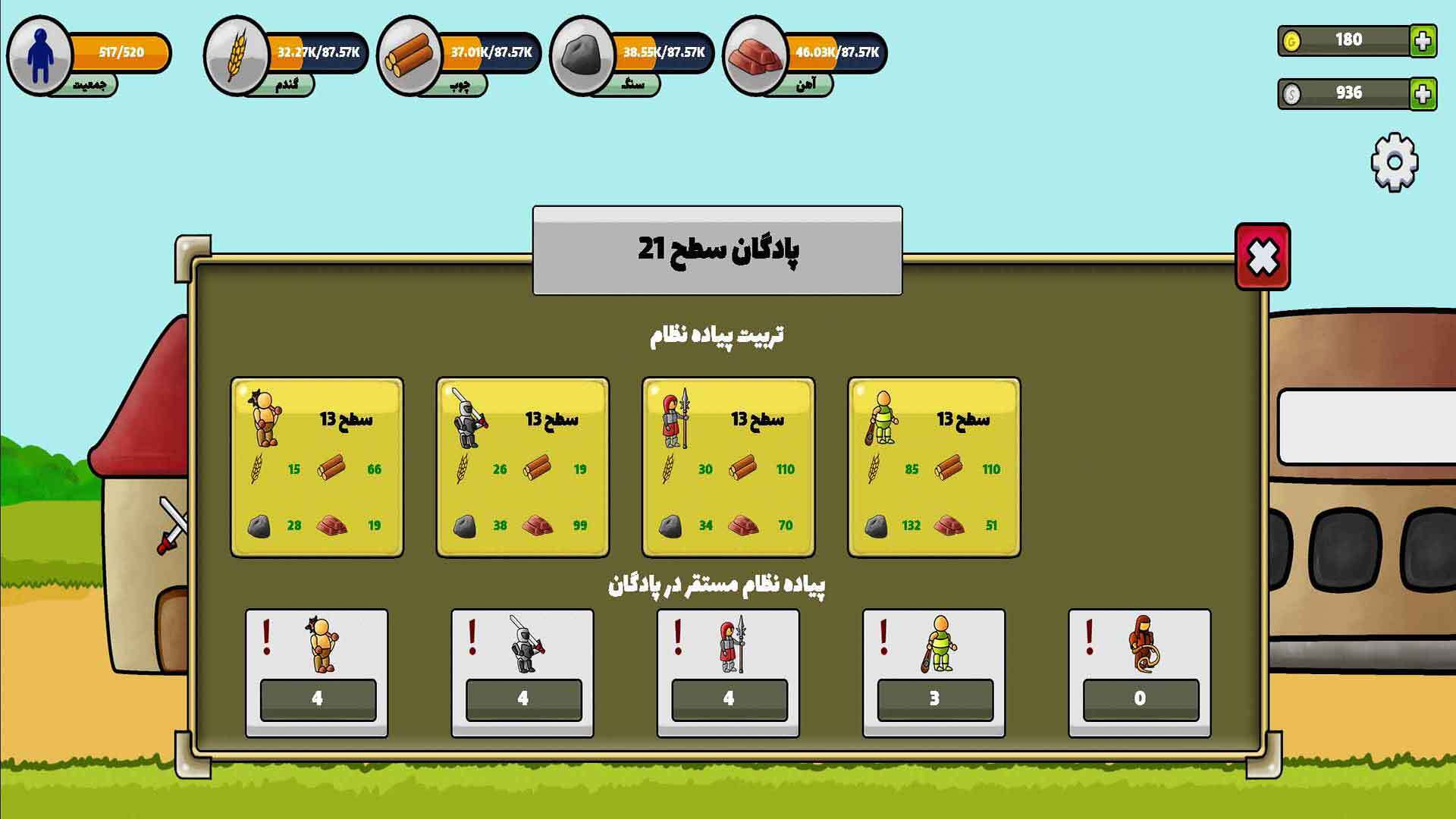Viewport: 1456px width, 819px height.
Task: Select the stationed brawler slot showing 4
Action: pos(317,673)
